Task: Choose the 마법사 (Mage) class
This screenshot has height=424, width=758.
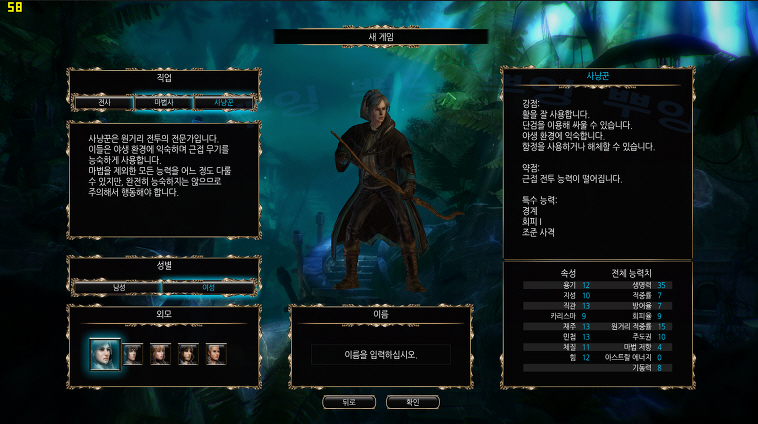Action: coord(163,102)
